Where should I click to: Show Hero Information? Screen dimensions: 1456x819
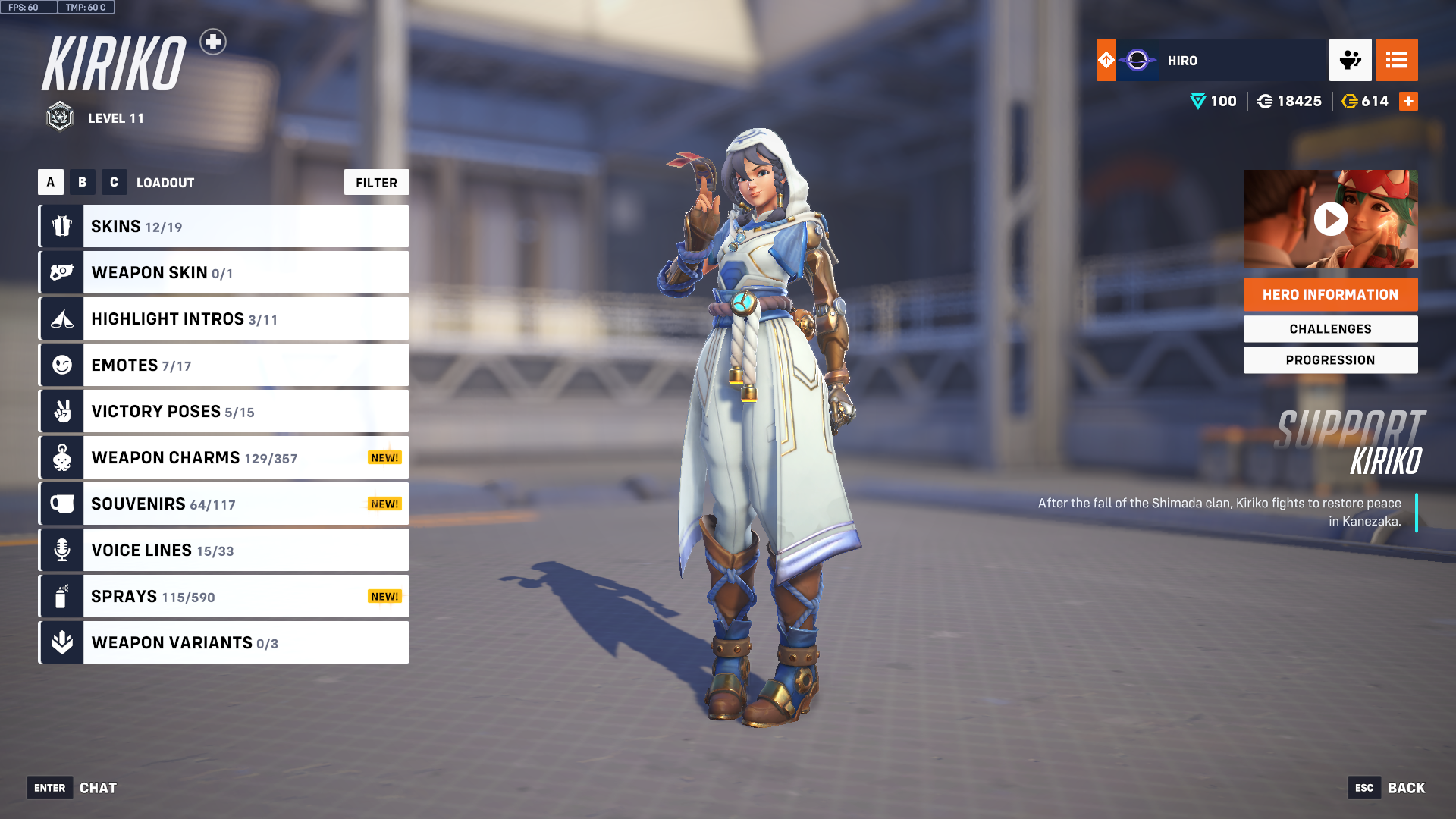point(1330,294)
